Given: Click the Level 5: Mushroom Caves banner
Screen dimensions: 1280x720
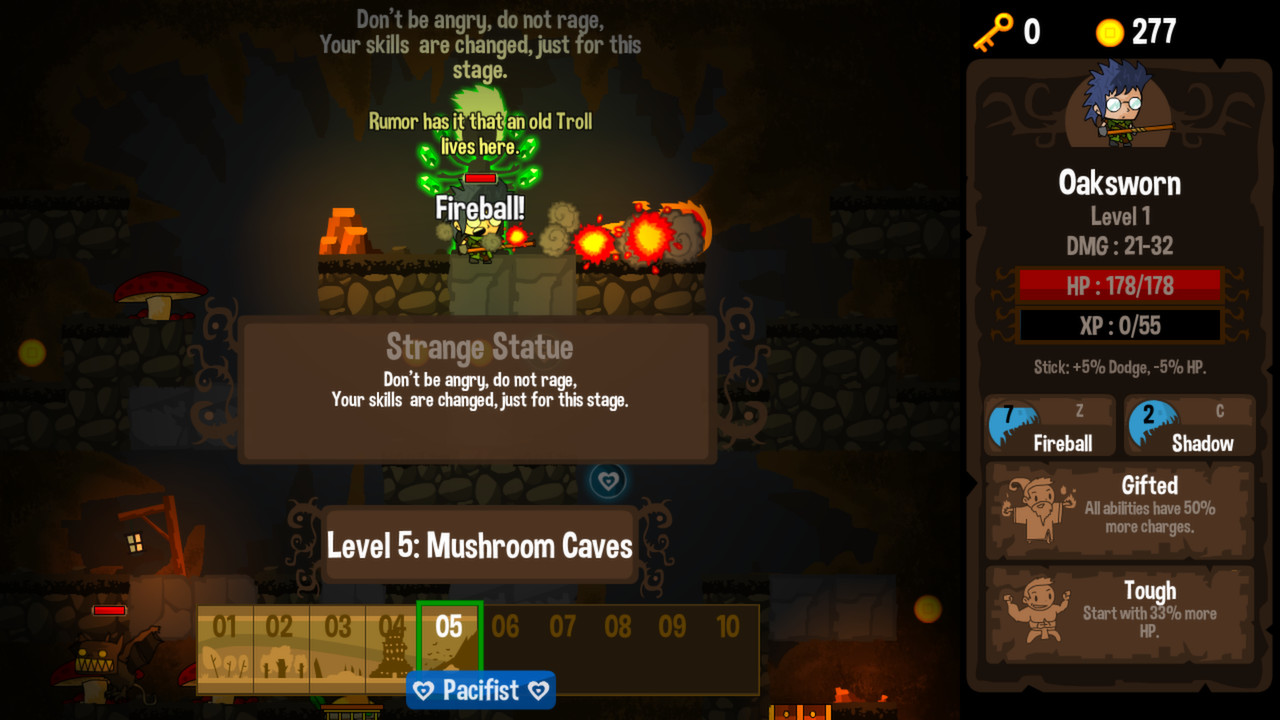Looking at the screenshot, I should (x=480, y=545).
